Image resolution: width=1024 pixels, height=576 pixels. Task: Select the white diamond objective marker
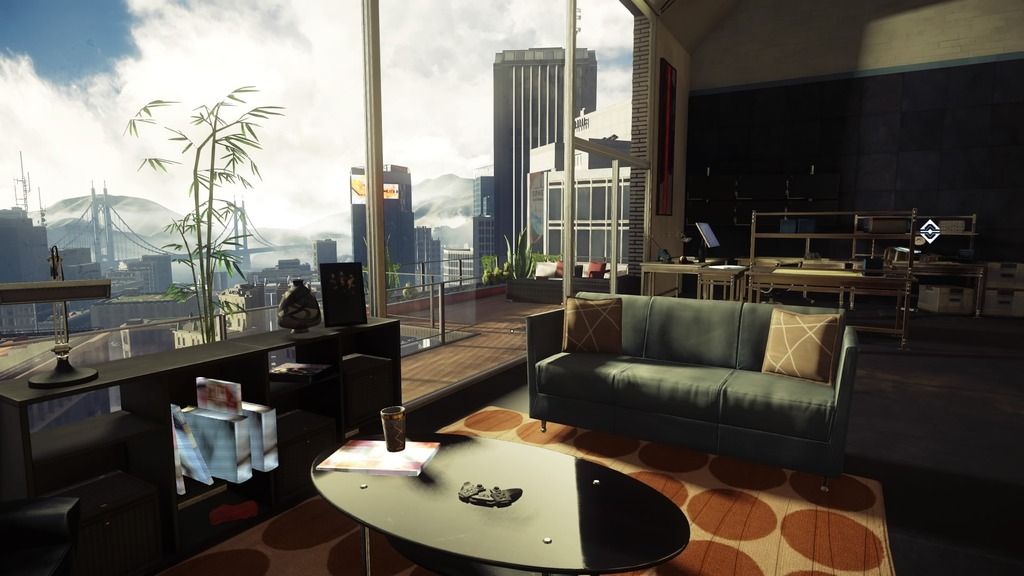[929, 231]
